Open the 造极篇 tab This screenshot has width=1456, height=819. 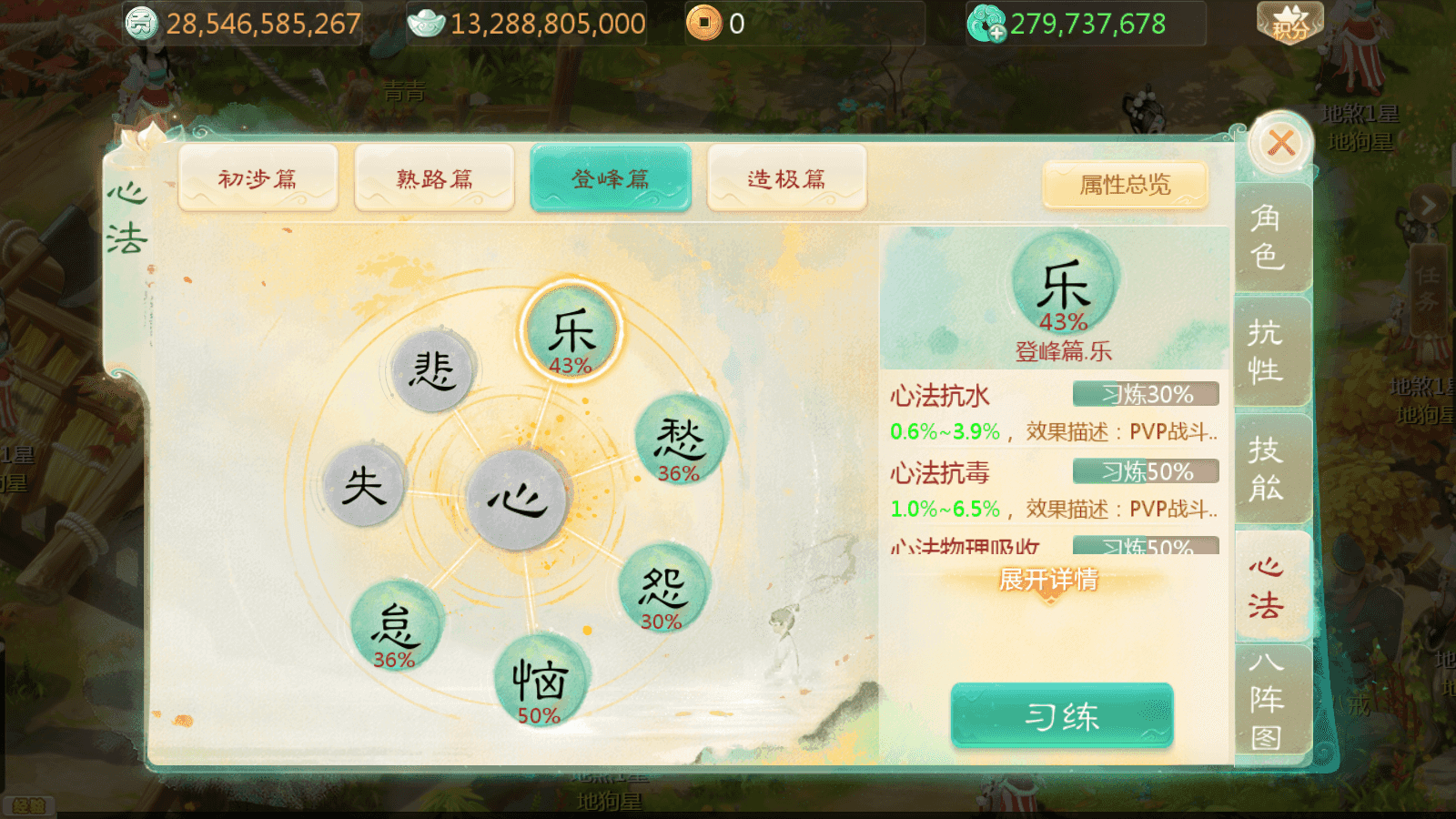(786, 178)
